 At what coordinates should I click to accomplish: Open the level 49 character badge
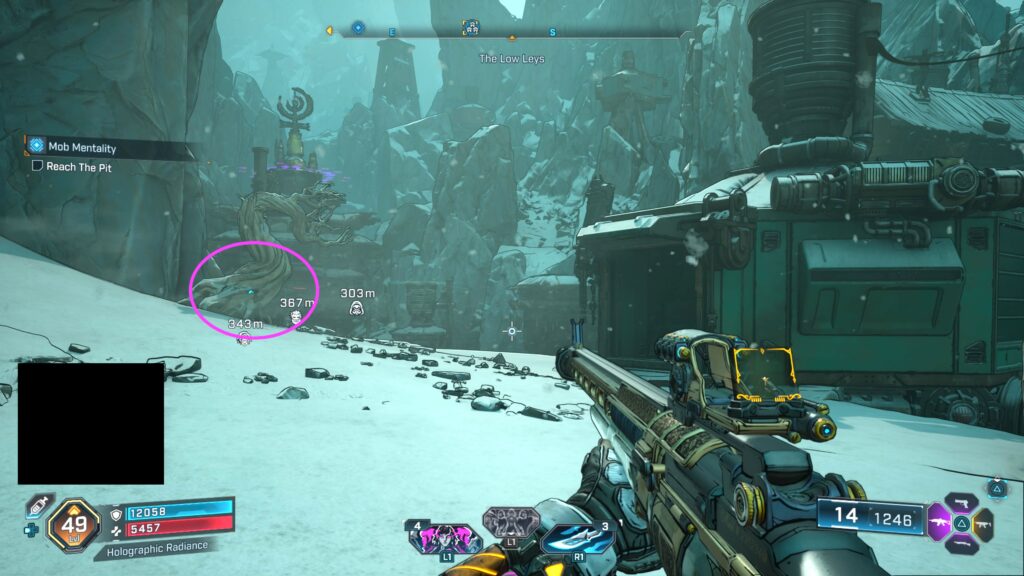[x=74, y=521]
